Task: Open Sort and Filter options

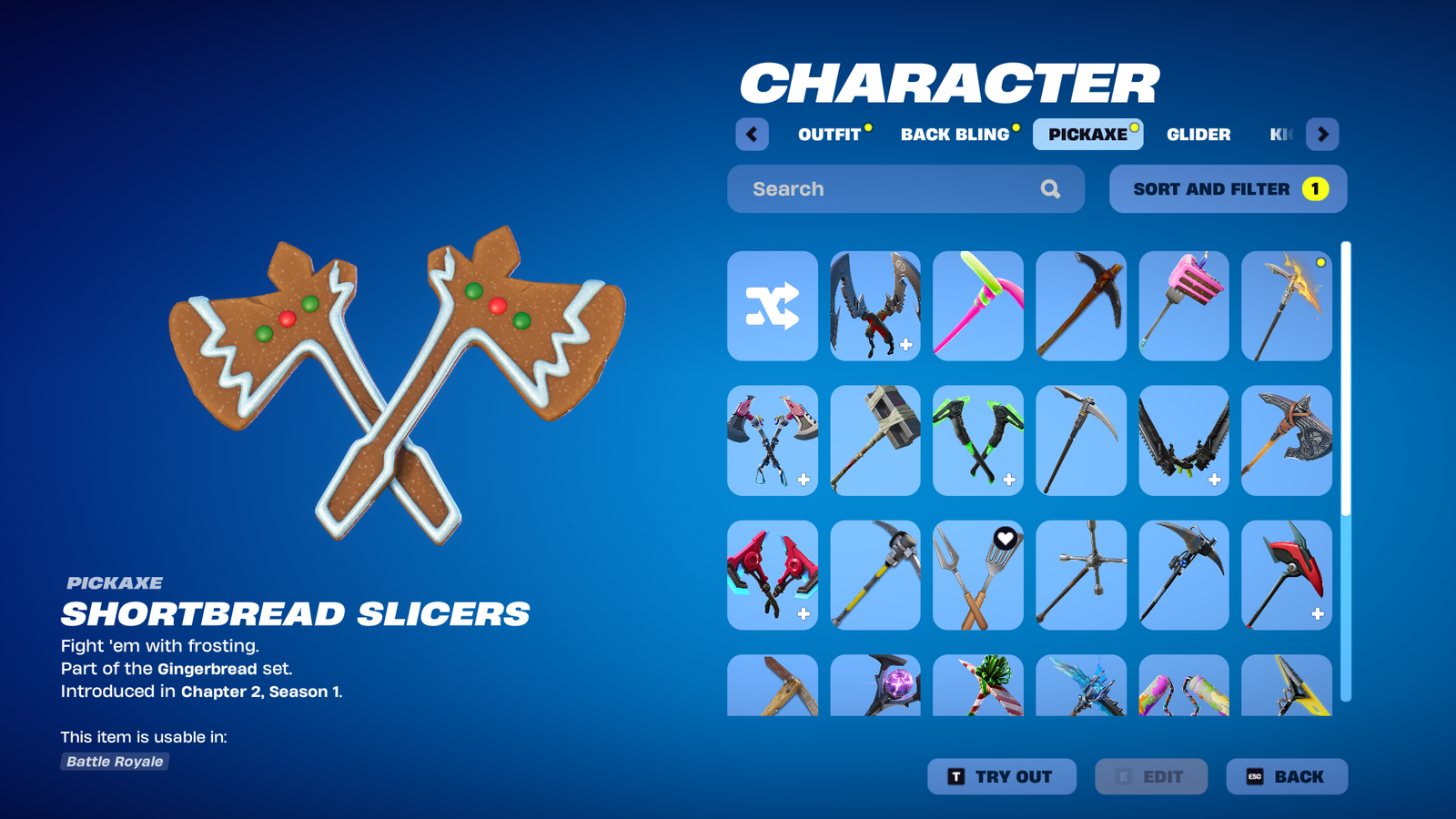Action: 1228,189
